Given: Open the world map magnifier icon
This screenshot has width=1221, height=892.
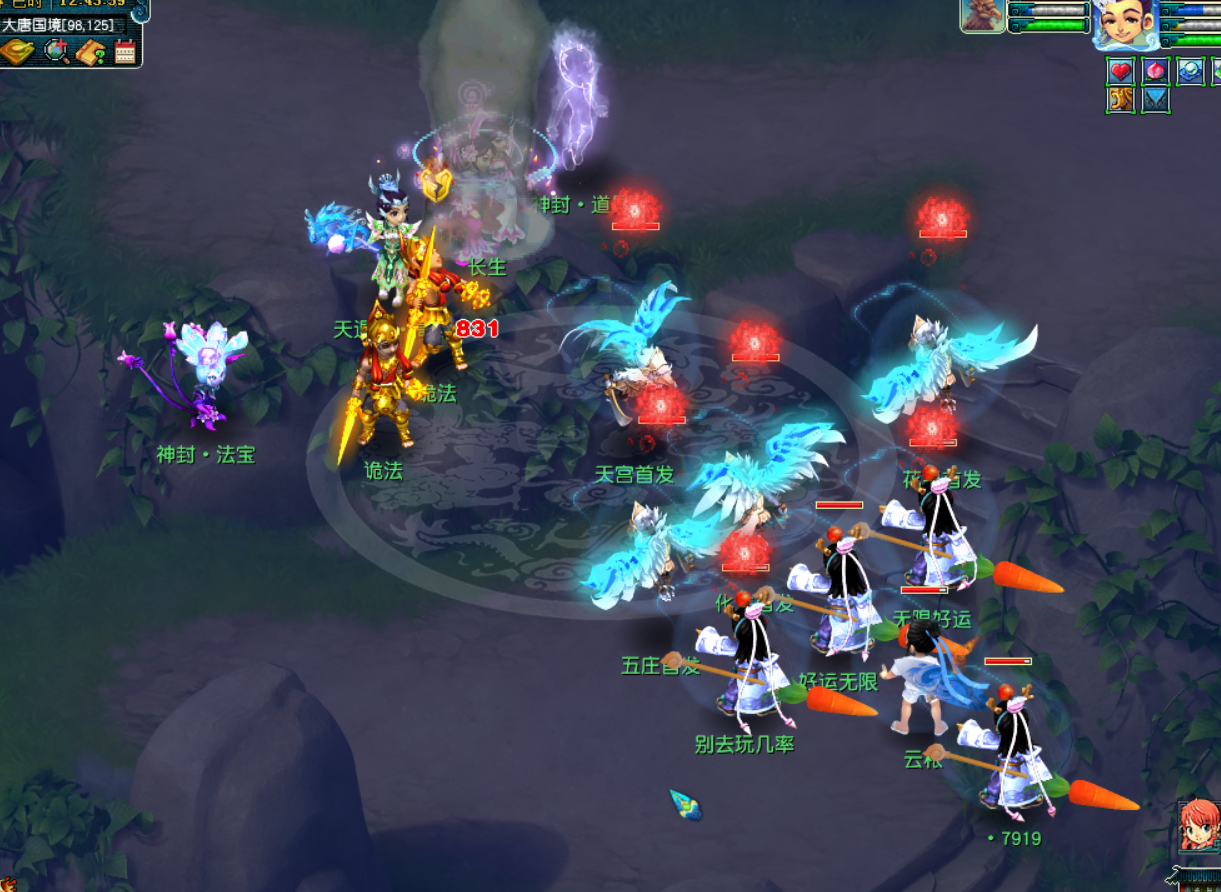Looking at the screenshot, I should (56, 51).
